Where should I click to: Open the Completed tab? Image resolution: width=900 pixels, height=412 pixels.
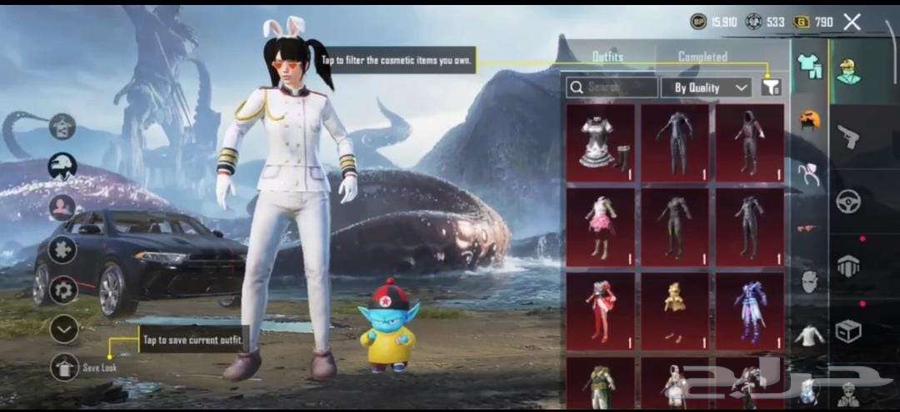[702, 57]
